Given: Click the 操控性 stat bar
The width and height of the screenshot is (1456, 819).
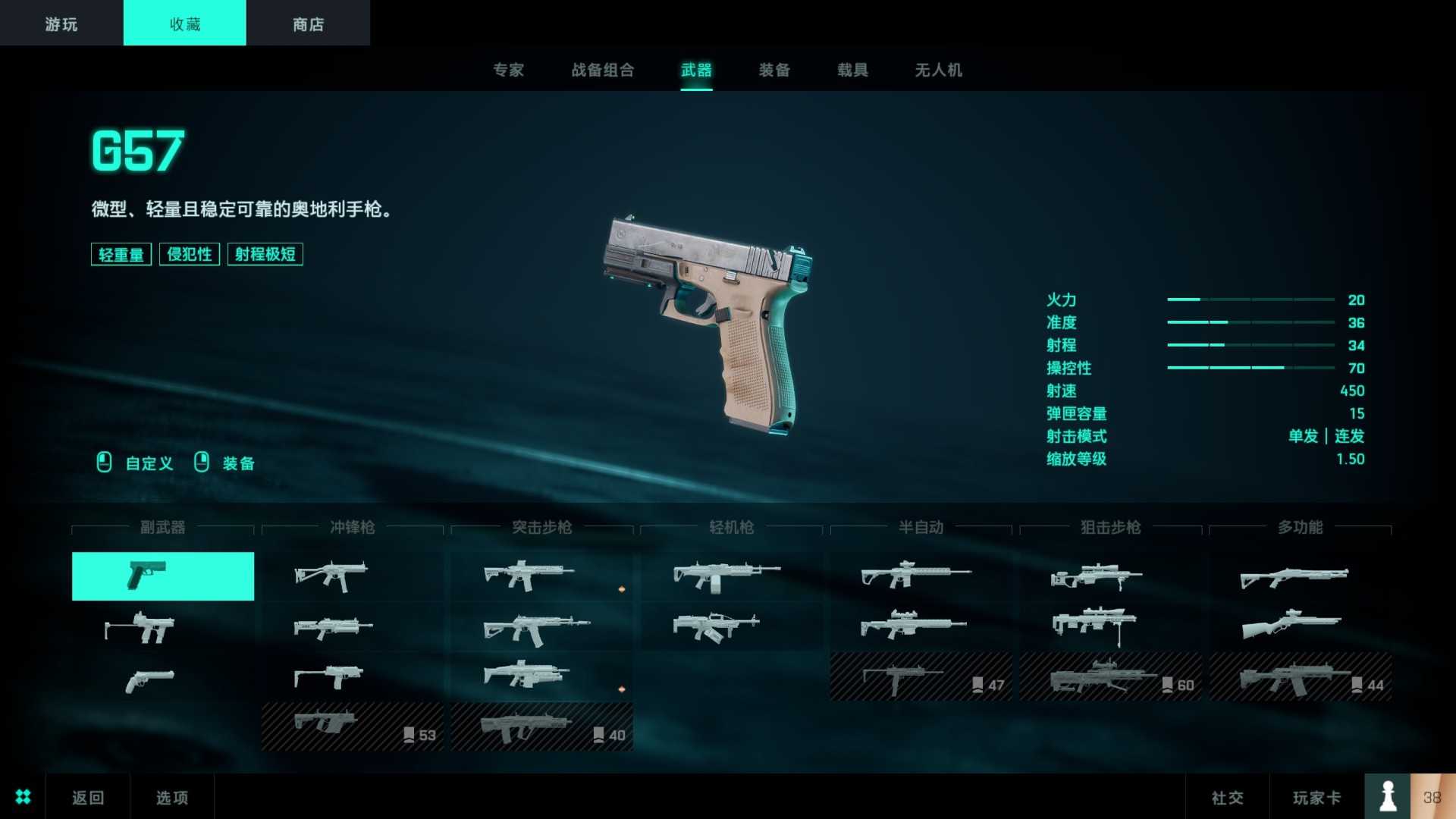Looking at the screenshot, I should point(1251,369).
